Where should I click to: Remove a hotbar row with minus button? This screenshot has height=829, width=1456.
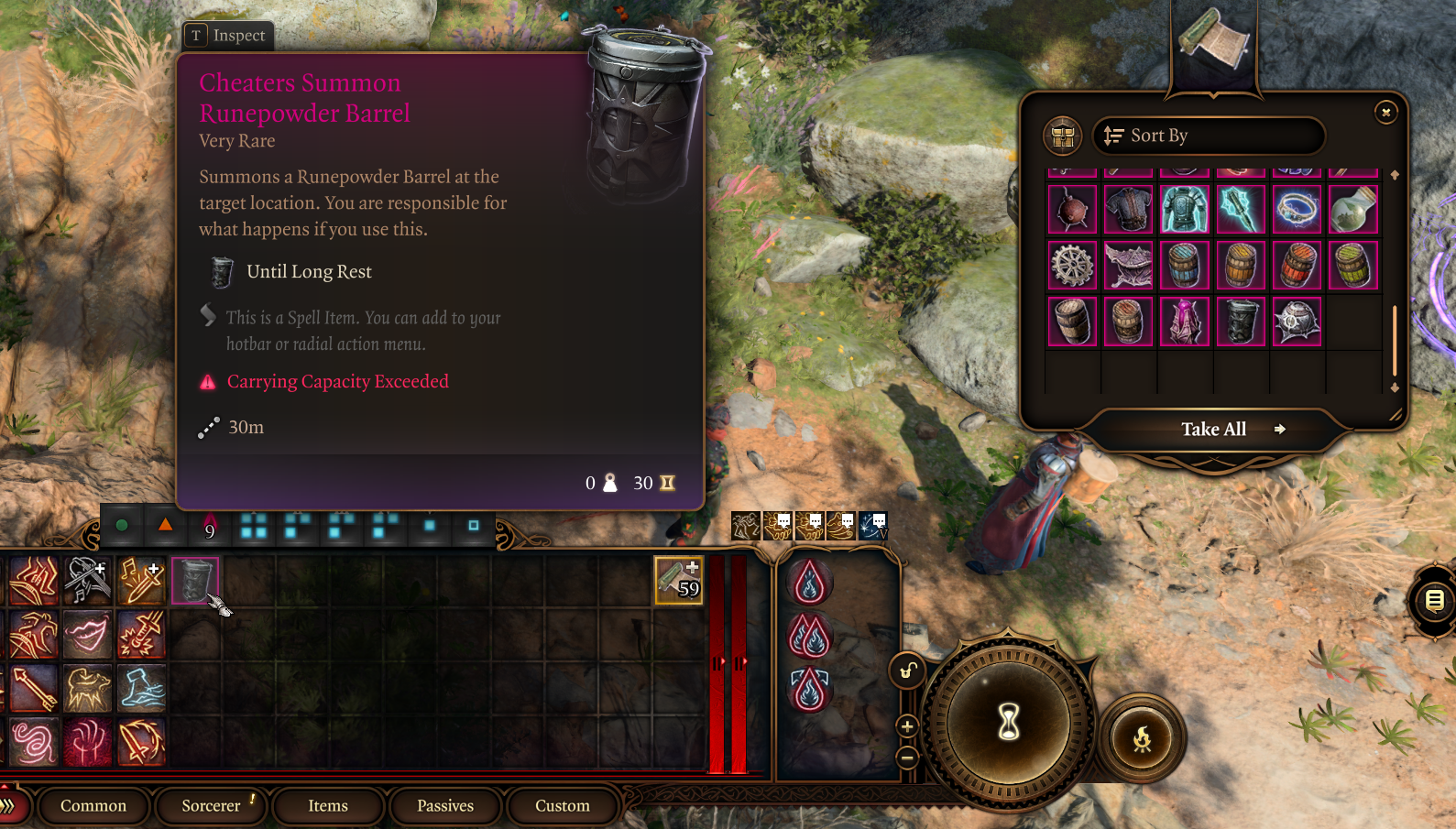tap(907, 758)
